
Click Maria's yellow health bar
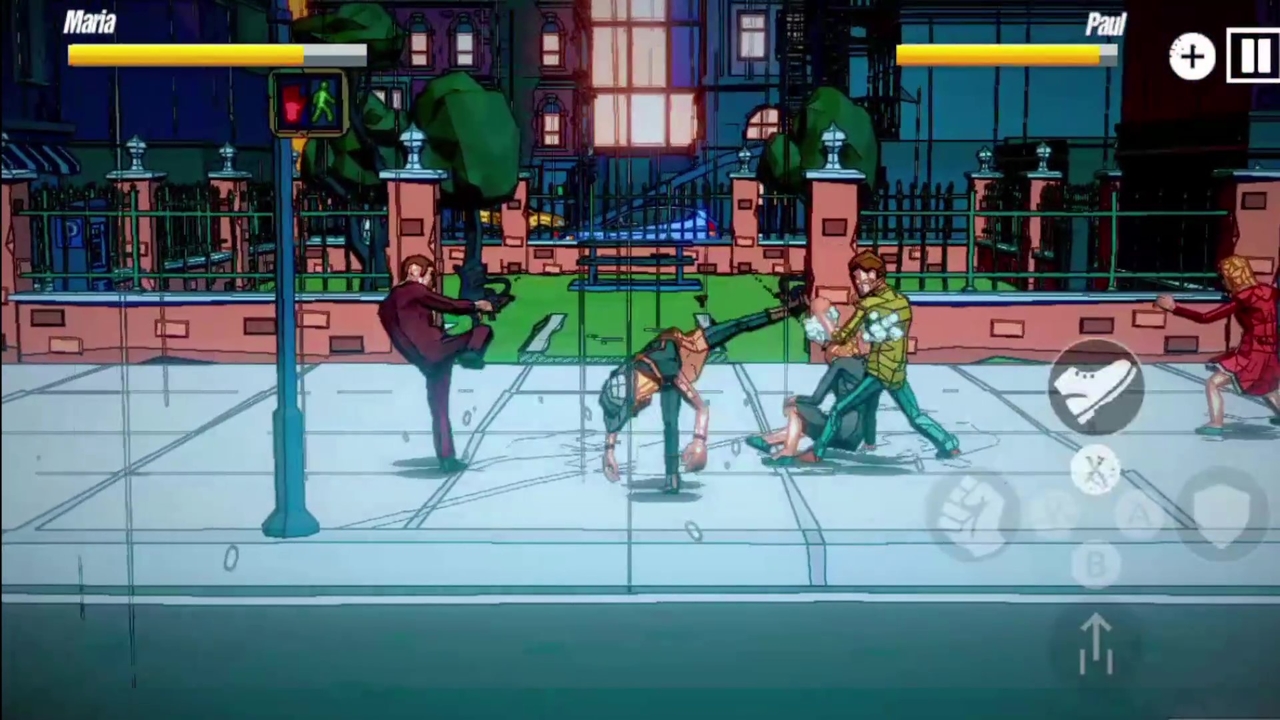tap(185, 55)
